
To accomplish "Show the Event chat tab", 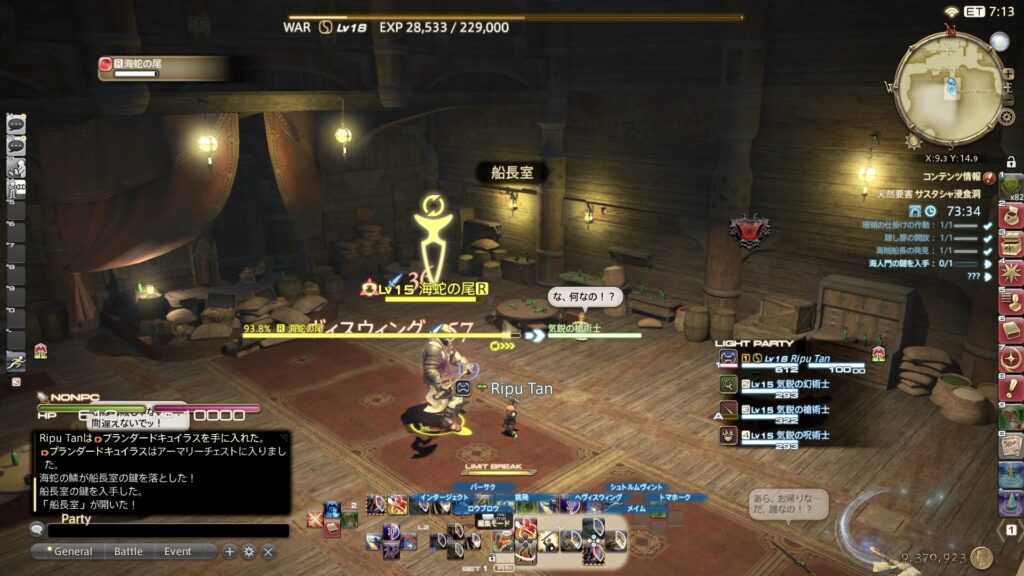I will pyautogui.click(x=178, y=551).
